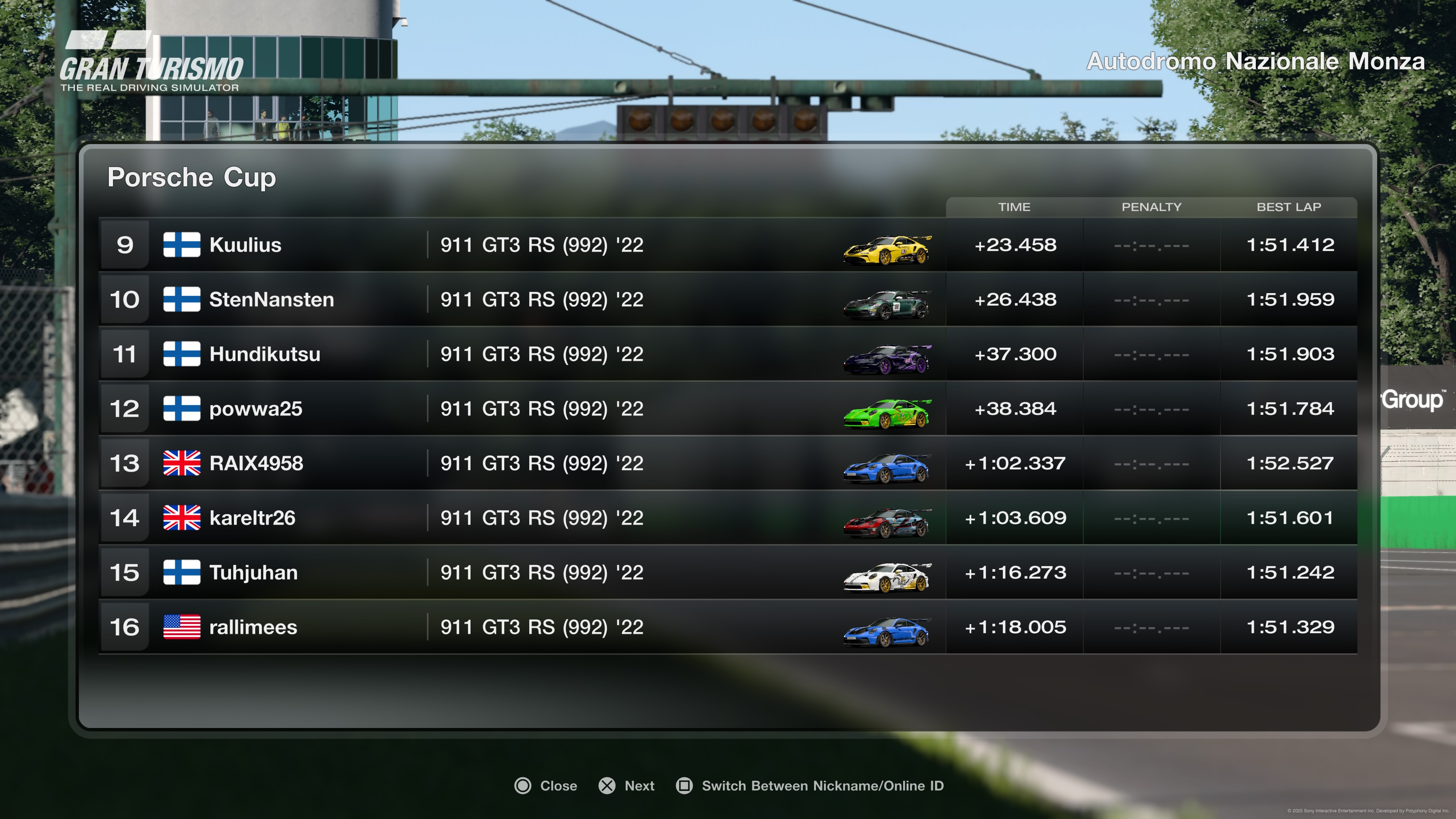Click Kuulius's yellow 911 car thumbnail

(x=887, y=249)
